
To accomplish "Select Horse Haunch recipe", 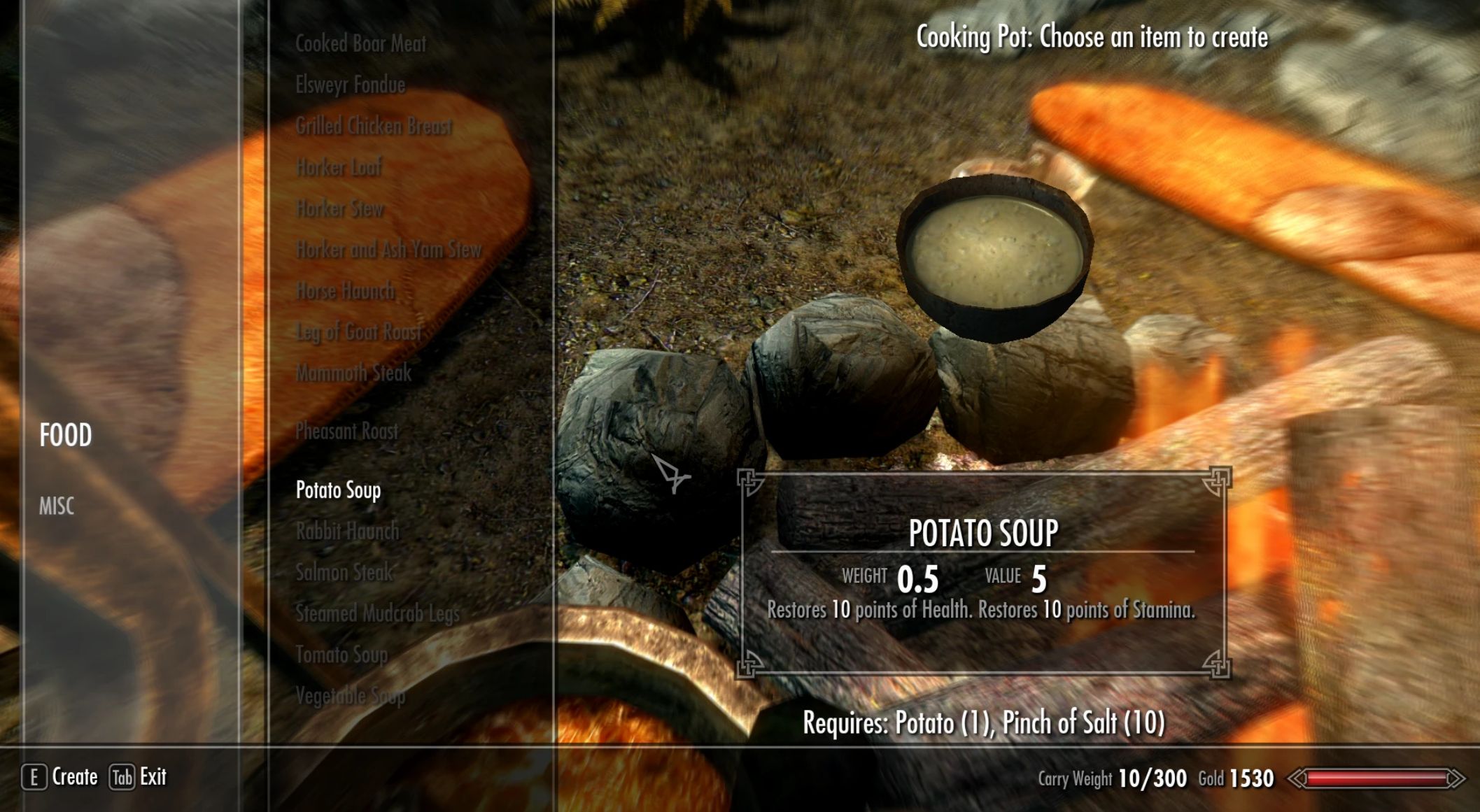I will 345,291.
